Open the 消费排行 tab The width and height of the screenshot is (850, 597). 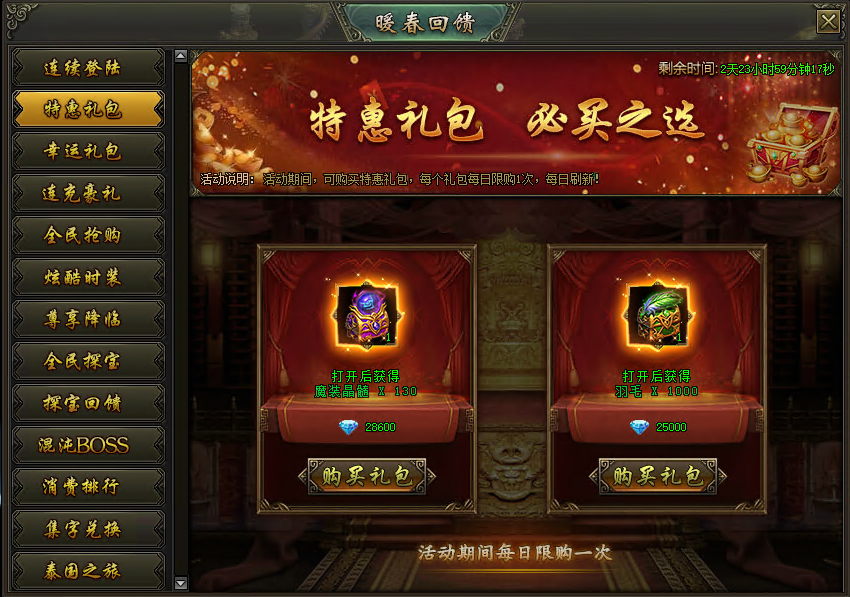pyautogui.click(x=88, y=487)
